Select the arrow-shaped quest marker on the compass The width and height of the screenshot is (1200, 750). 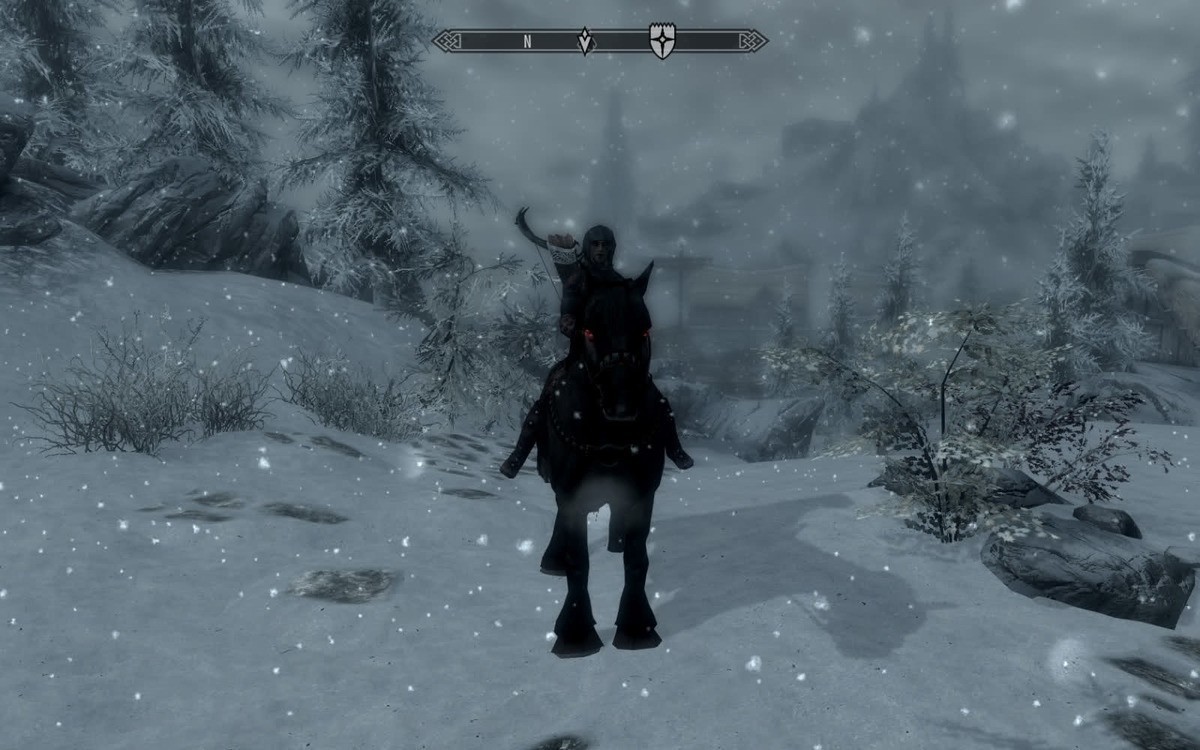585,41
